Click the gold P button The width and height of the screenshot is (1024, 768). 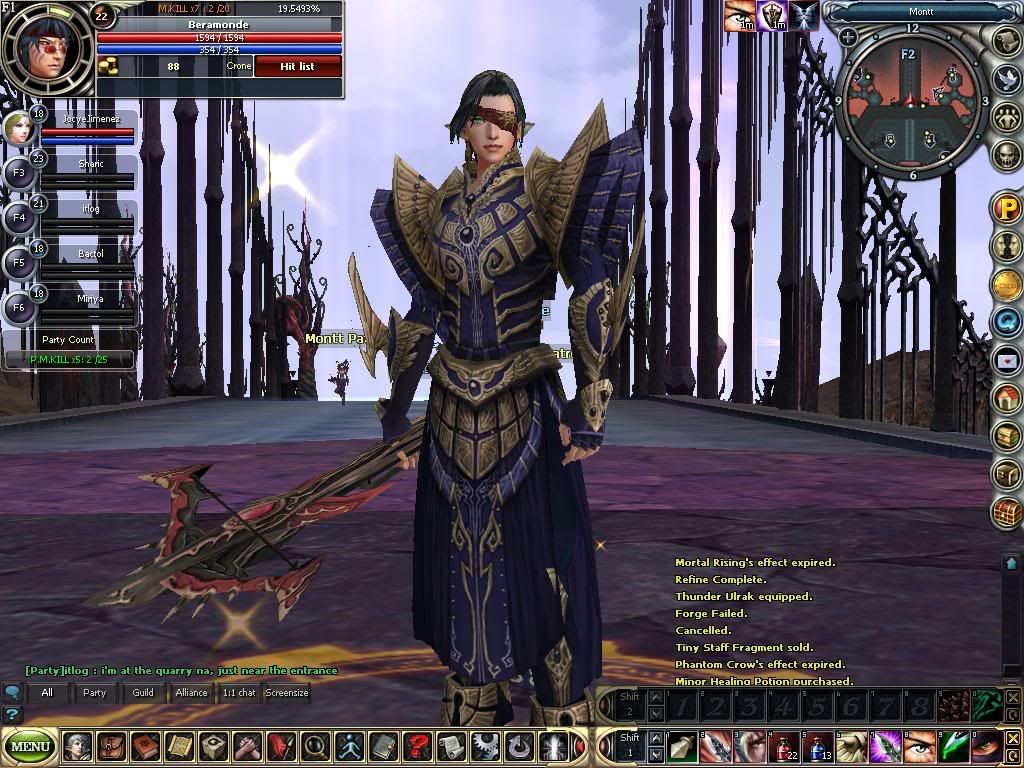[1005, 208]
